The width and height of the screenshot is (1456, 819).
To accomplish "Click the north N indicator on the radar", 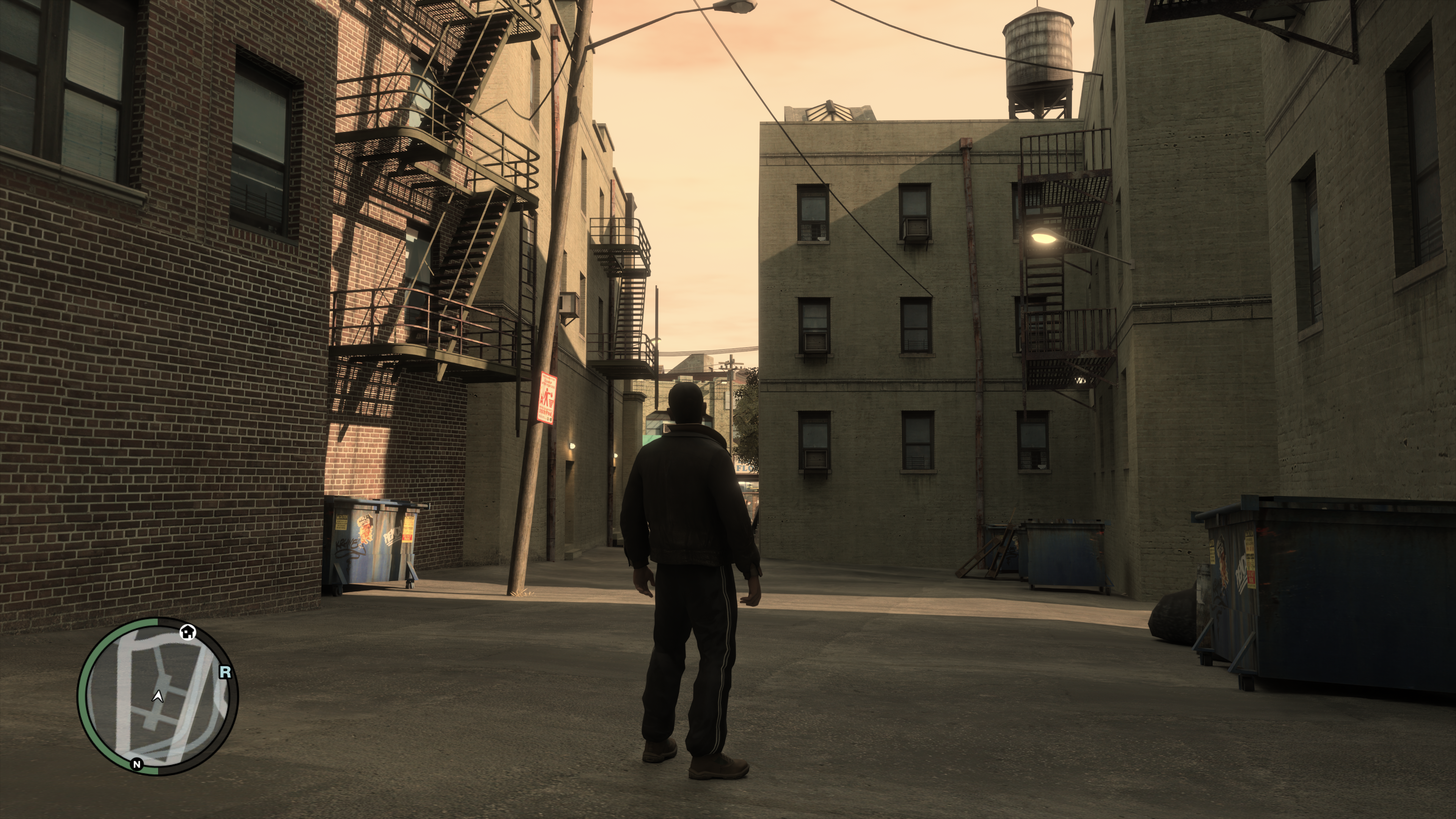I will point(136,764).
